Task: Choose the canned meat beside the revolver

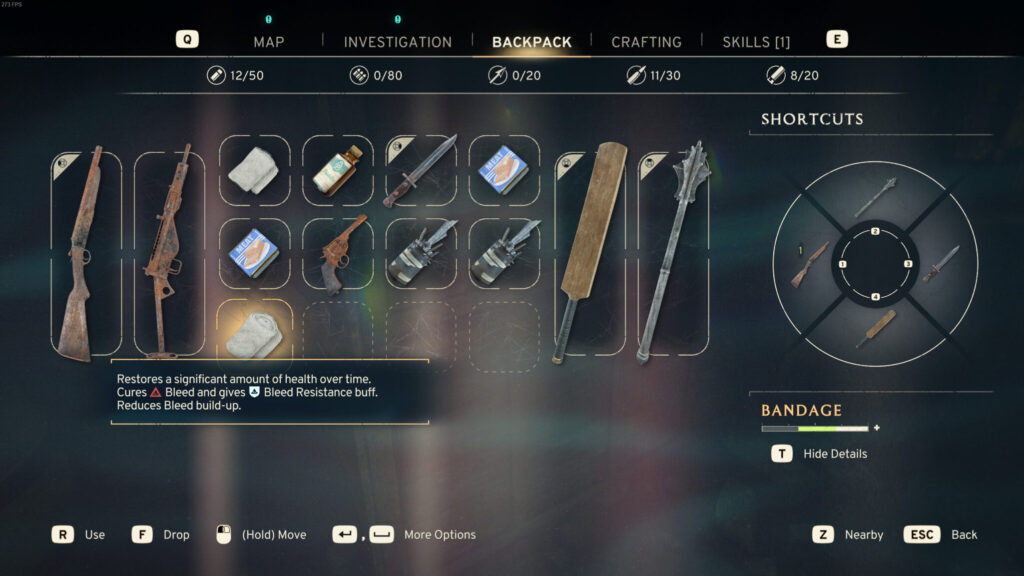Action: (254, 254)
